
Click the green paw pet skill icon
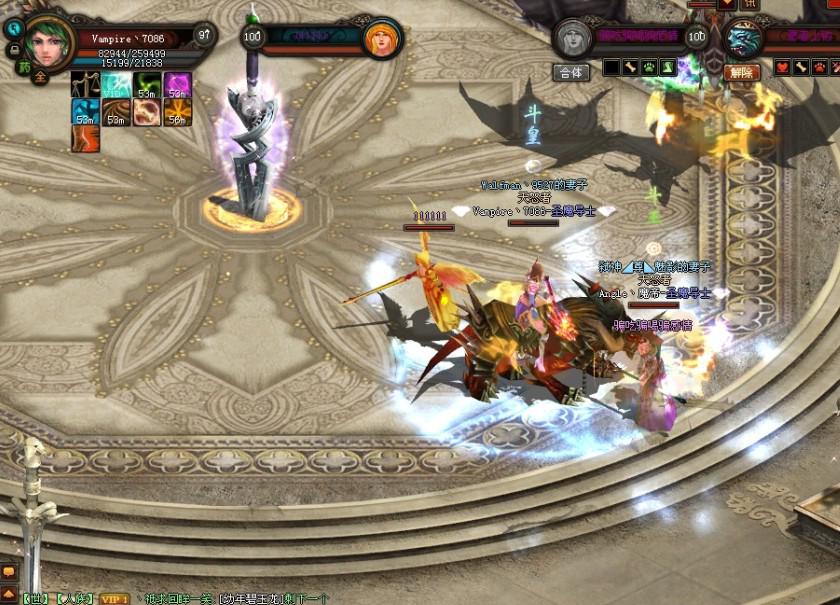(x=650, y=67)
